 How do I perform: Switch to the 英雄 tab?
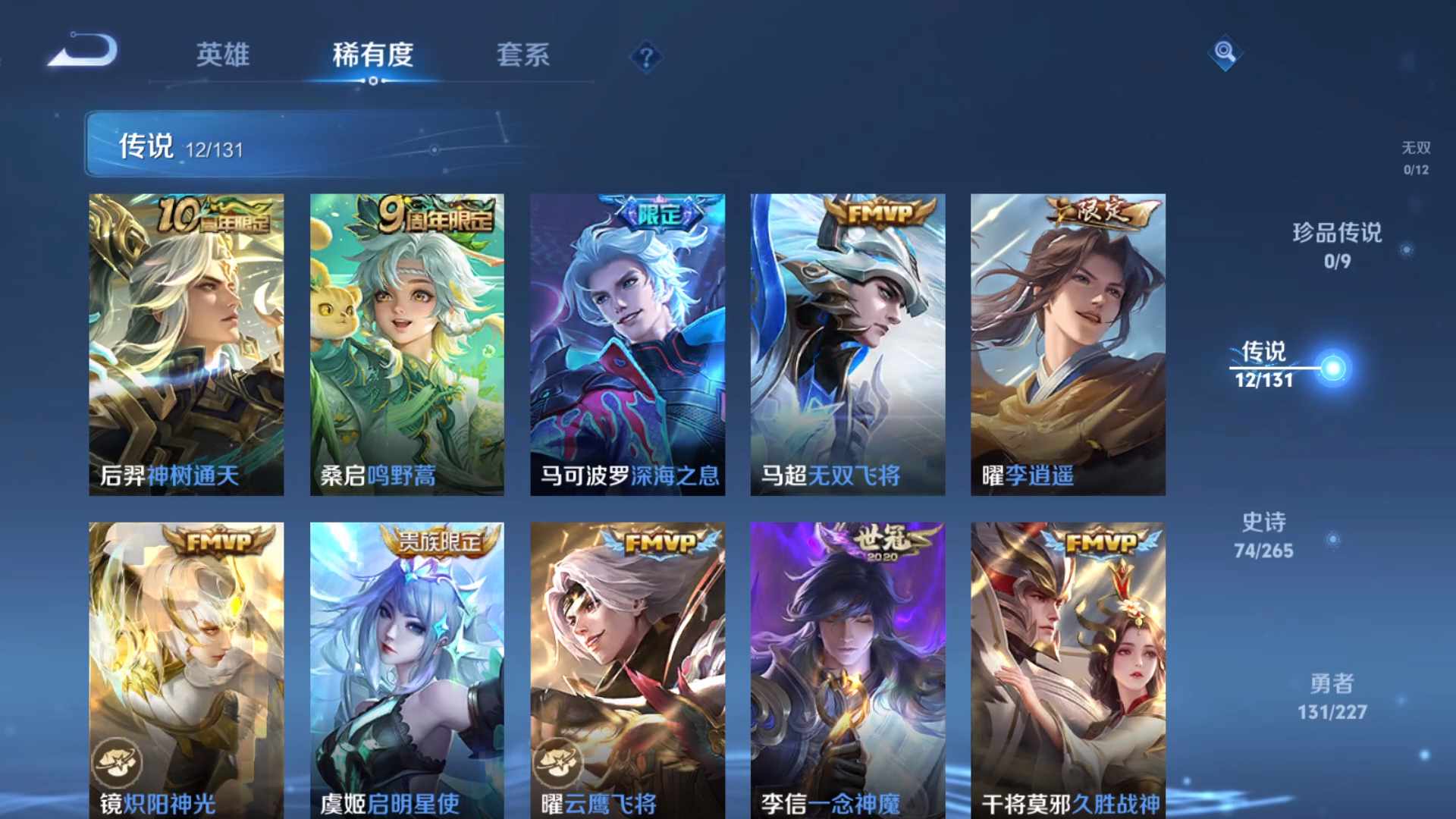224,55
